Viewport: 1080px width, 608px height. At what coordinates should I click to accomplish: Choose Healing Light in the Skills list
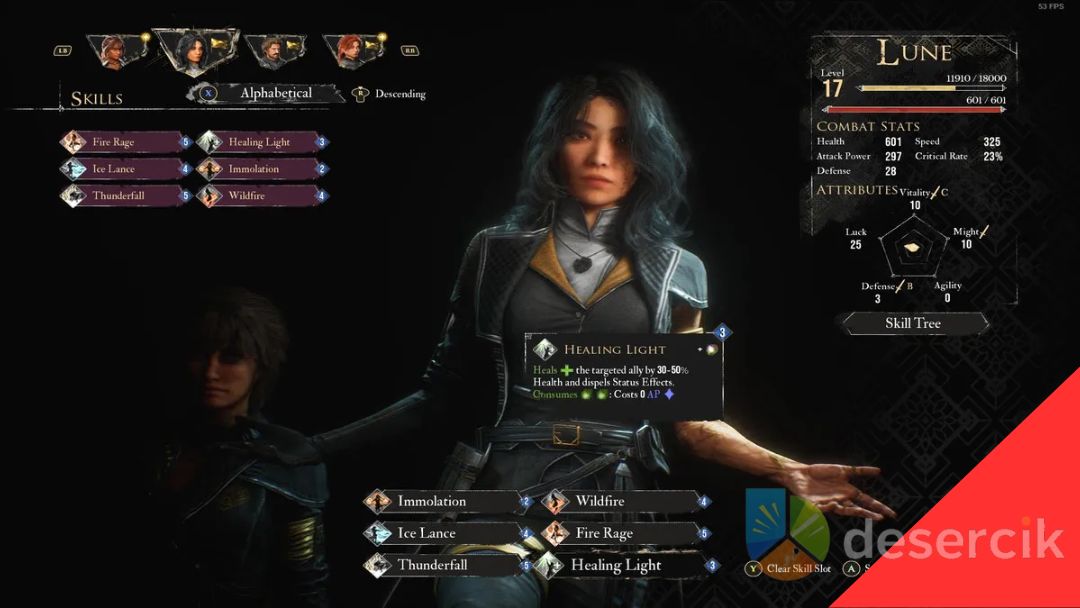(260, 142)
